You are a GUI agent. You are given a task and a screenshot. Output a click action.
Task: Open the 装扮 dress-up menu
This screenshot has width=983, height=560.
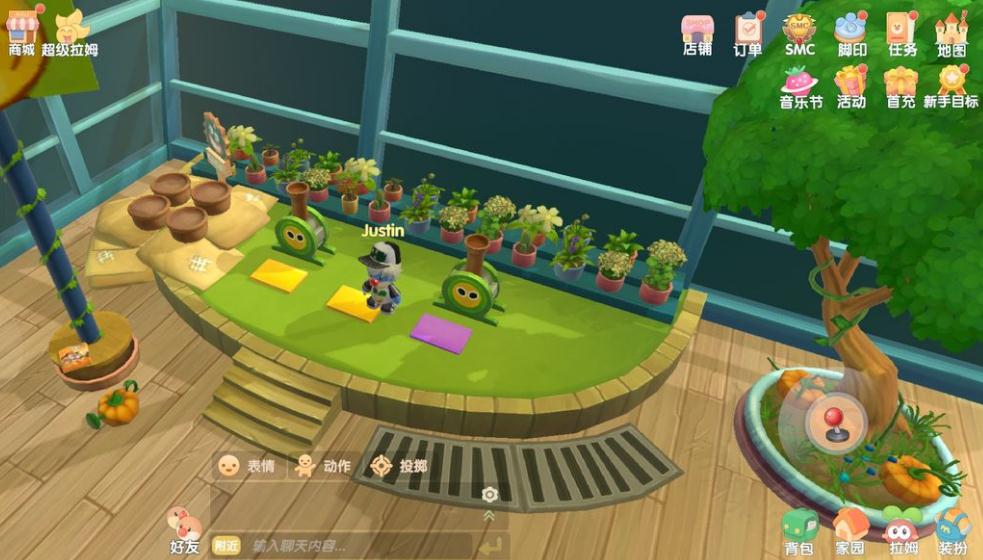(x=952, y=532)
